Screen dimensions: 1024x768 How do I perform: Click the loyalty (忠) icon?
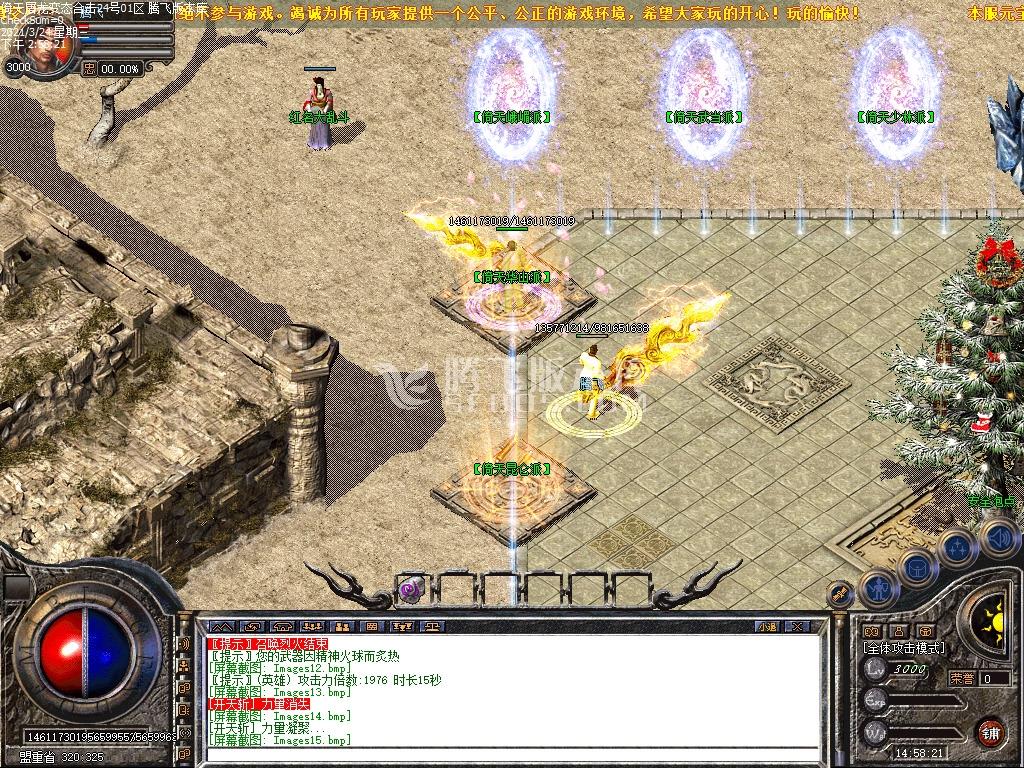click(x=90, y=68)
